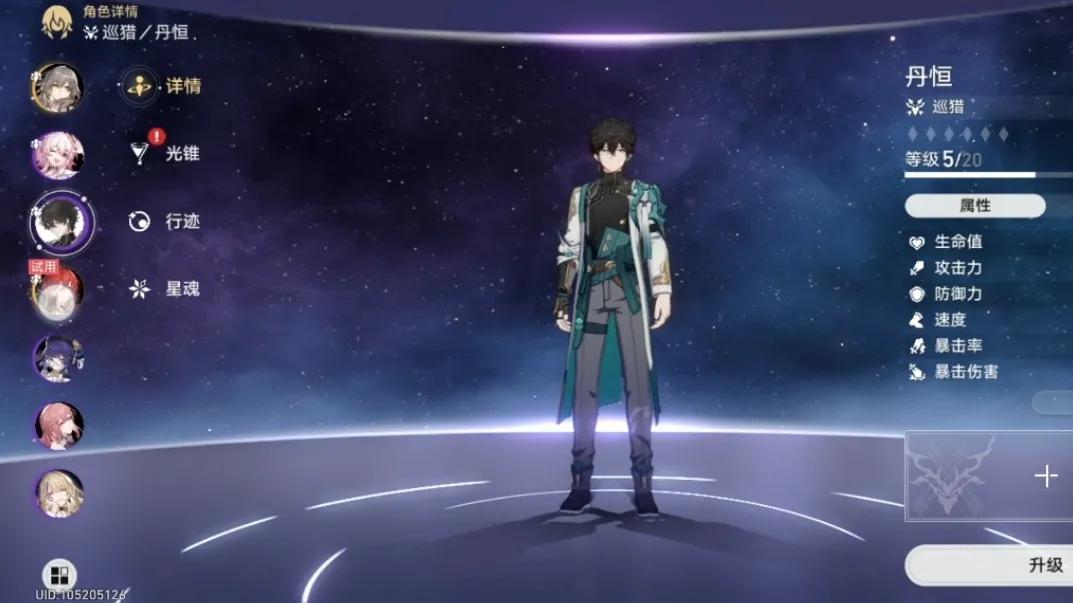This screenshot has height=603, width=1073.
Task: Choose the pink-haired portrait below the purple-haired one
Action: click(x=58, y=426)
